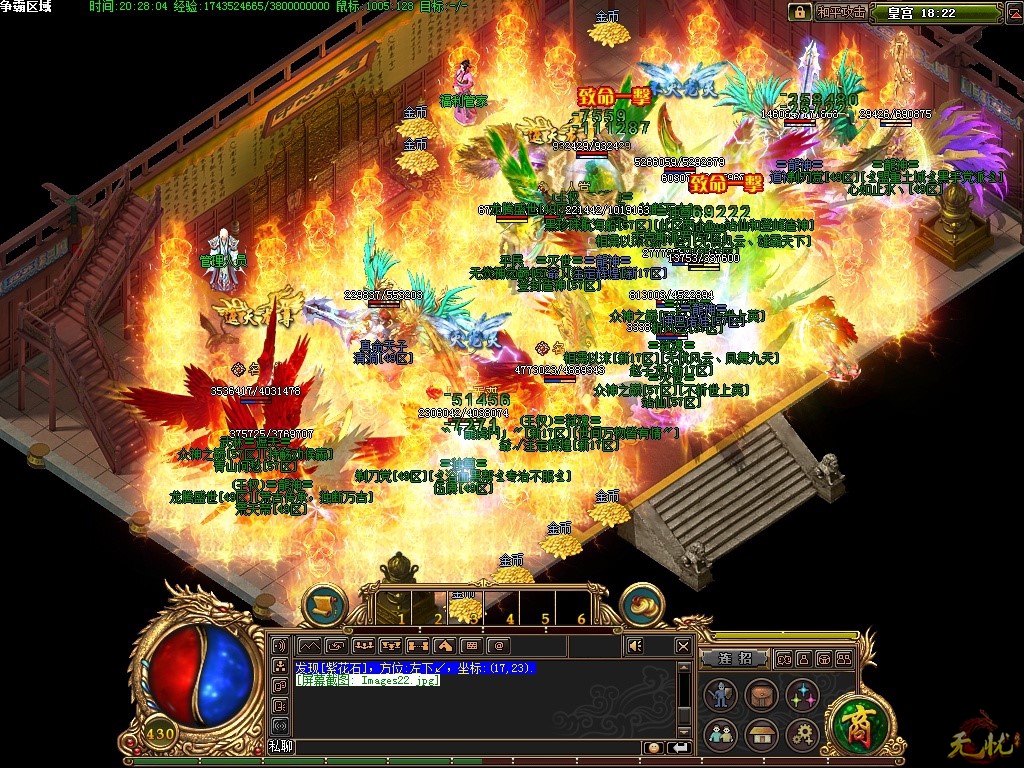Use the gold item in hotbar slot 3
The image size is (1024, 768).
tap(463, 607)
